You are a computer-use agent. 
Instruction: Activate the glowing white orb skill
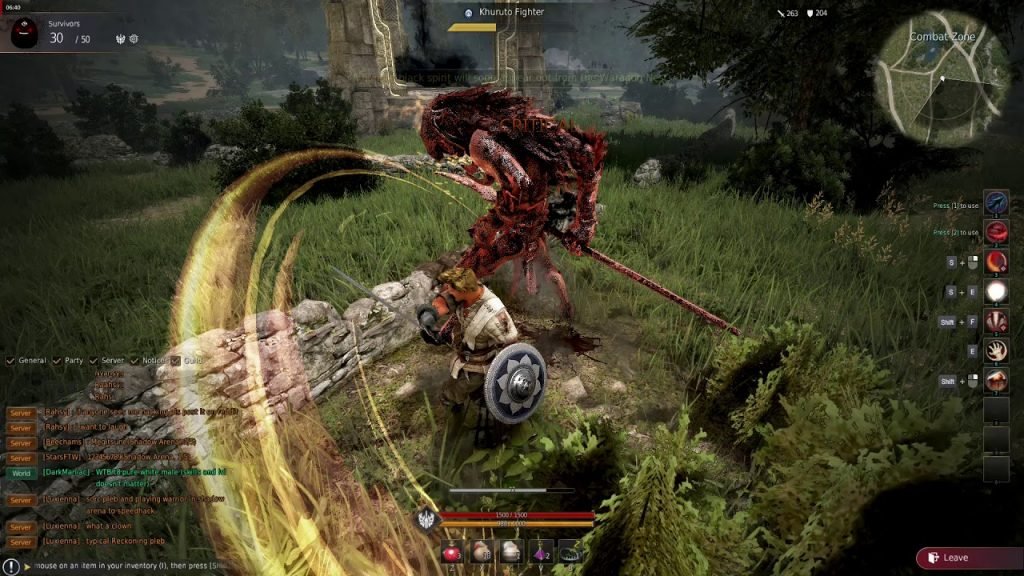click(996, 292)
